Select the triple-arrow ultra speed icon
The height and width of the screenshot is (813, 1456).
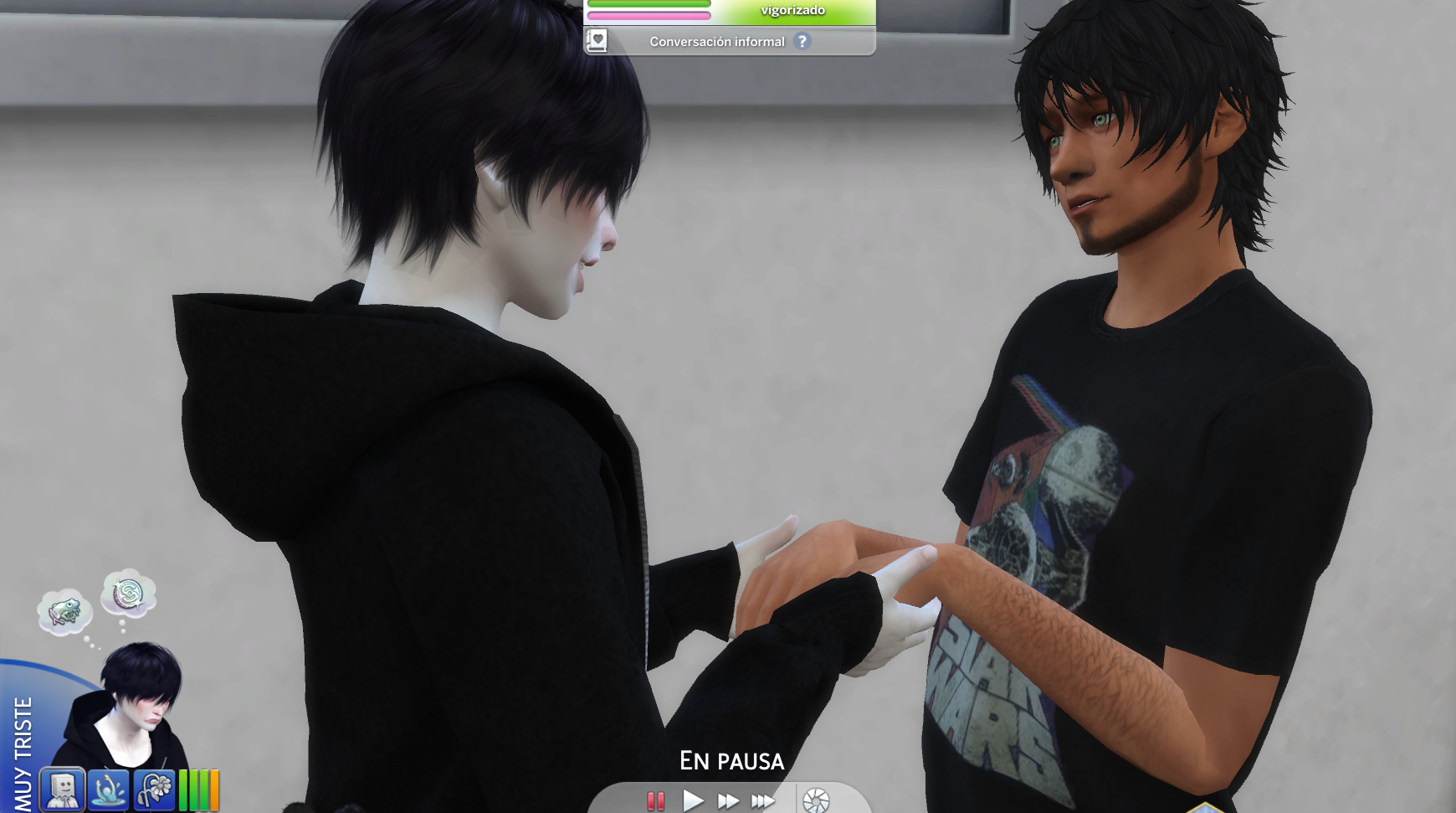[762, 800]
